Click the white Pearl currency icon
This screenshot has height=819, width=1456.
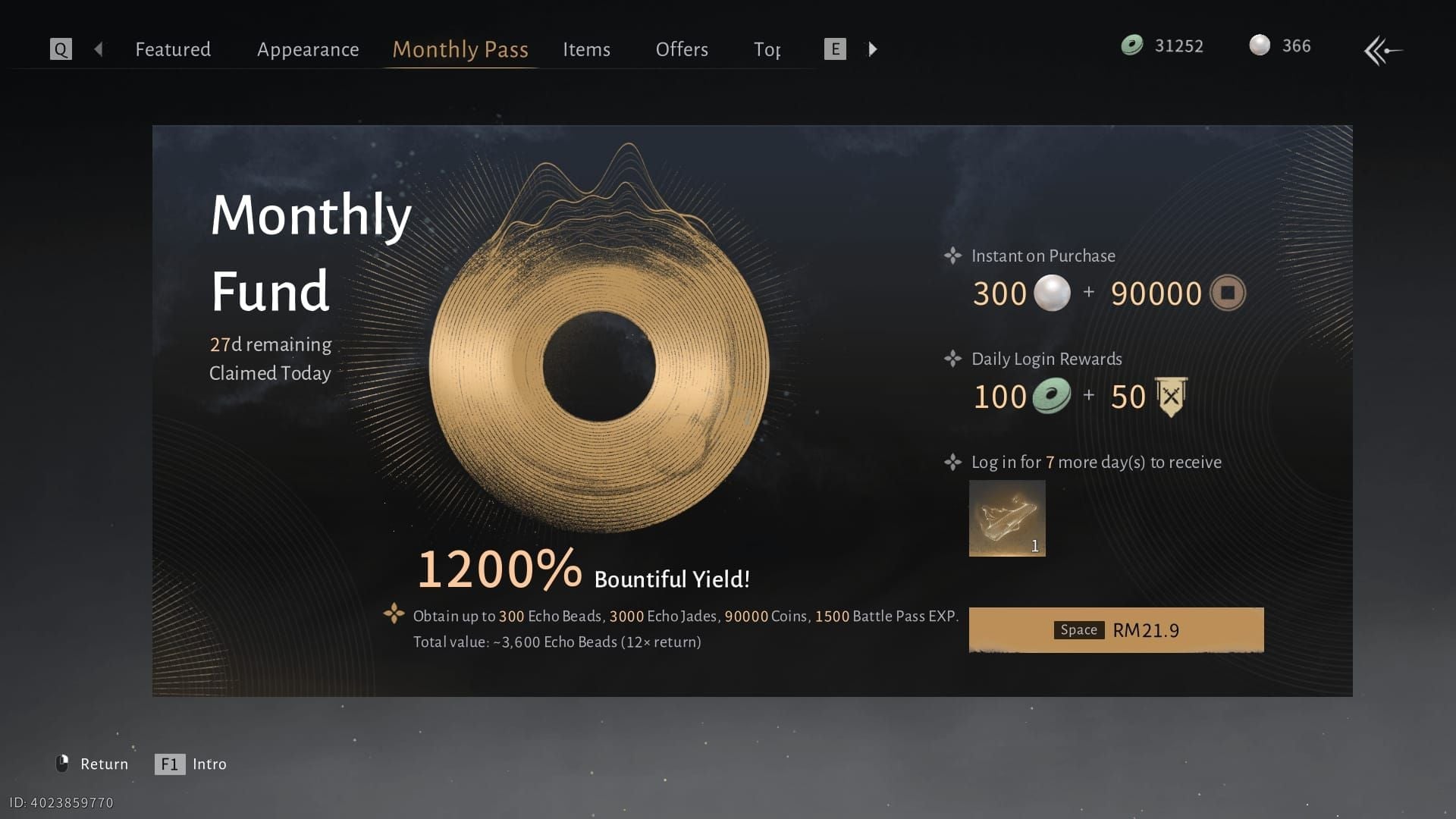click(x=1260, y=45)
